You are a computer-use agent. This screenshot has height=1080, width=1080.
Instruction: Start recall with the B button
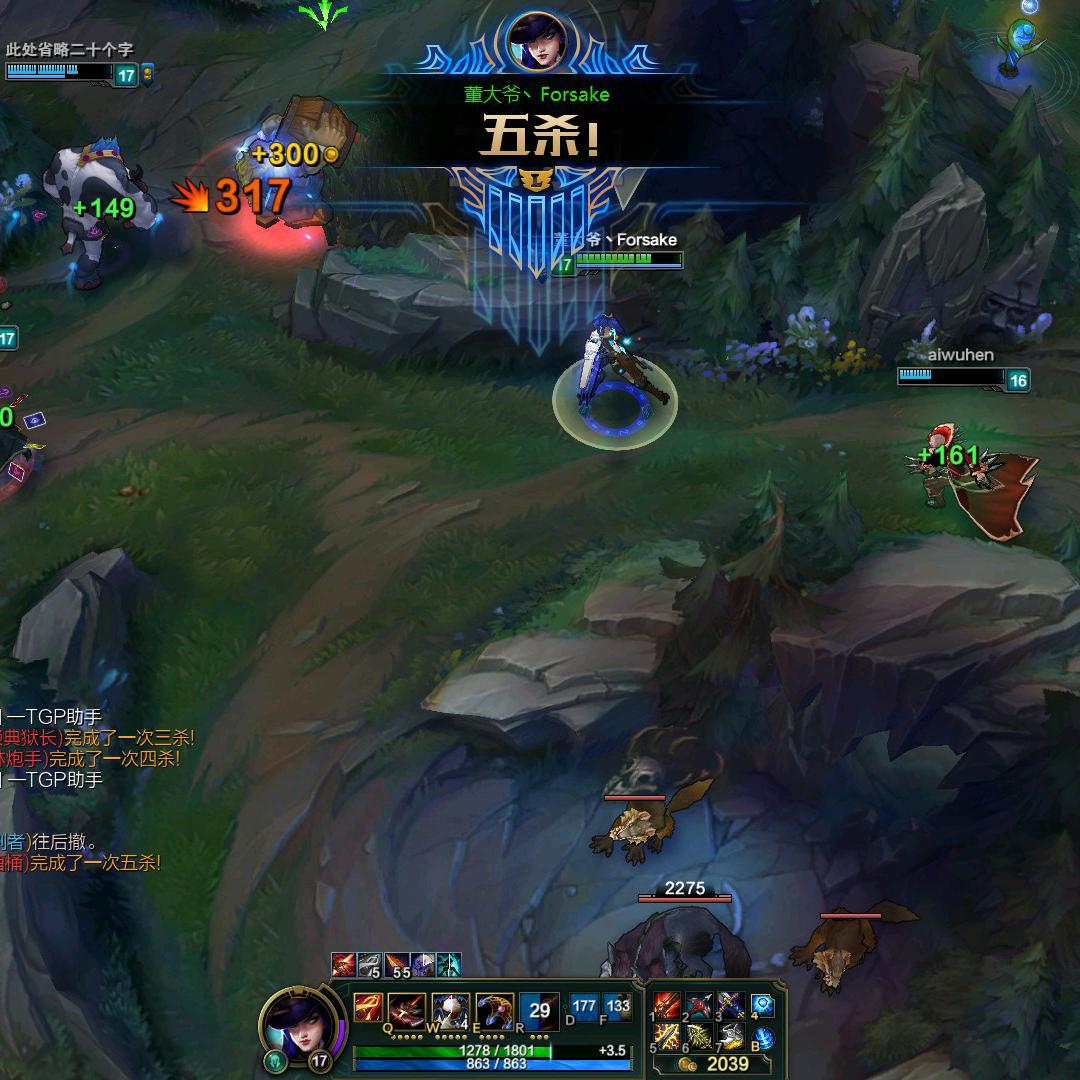coord(764,1038)
